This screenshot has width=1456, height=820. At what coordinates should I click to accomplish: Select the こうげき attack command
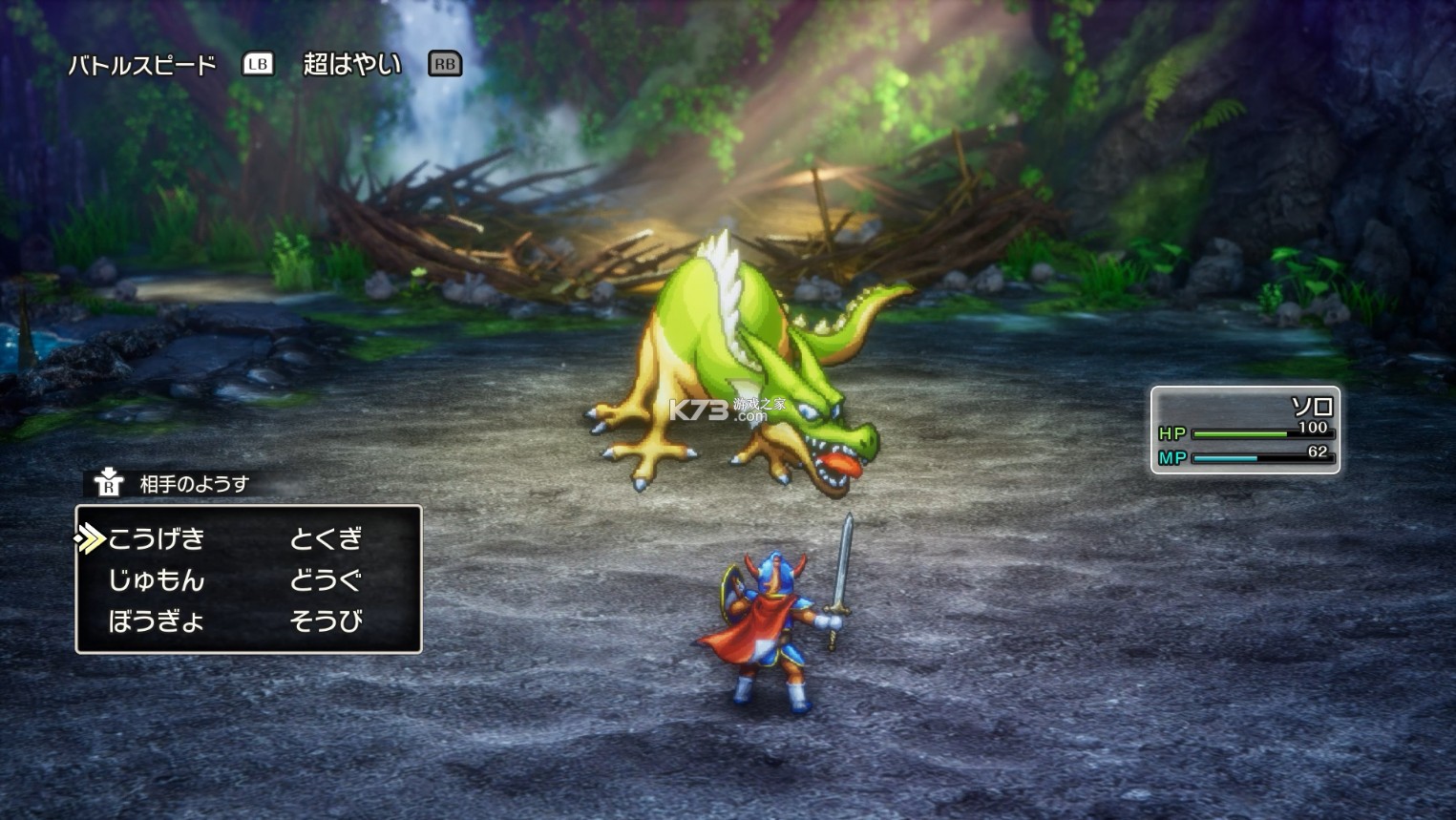click(158, 539)
